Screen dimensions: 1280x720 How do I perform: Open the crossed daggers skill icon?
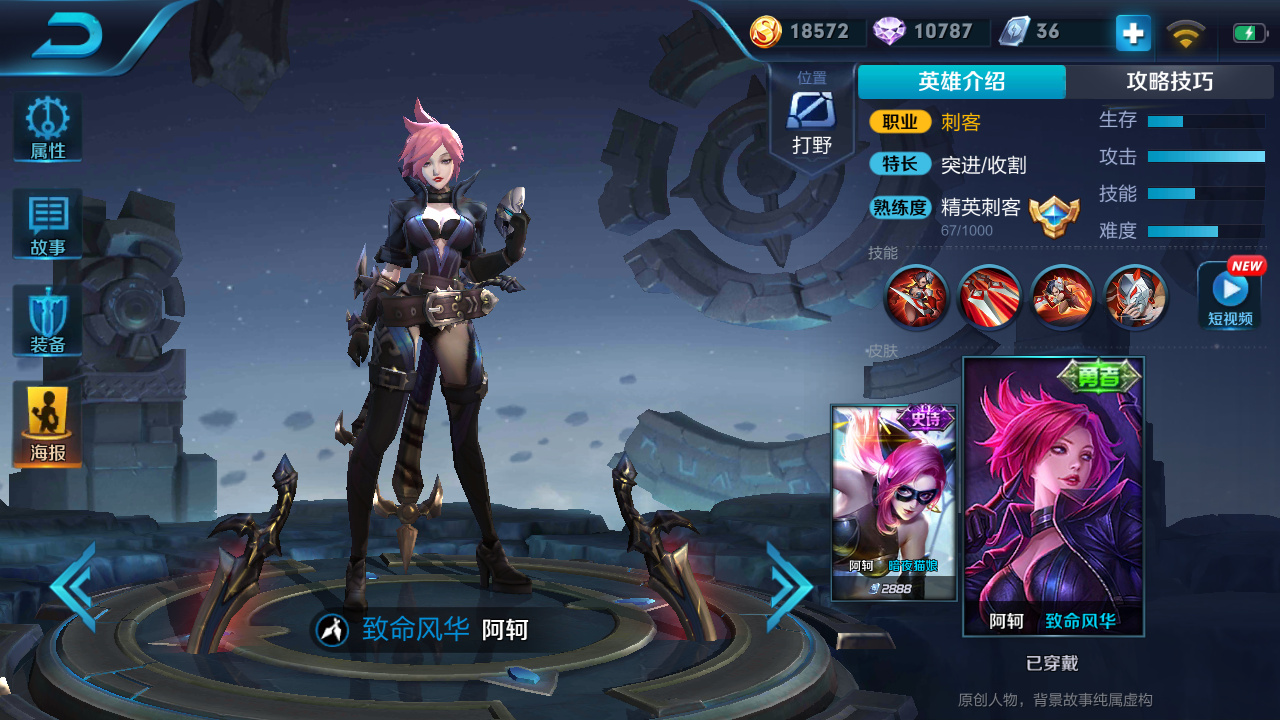(989, 297)
